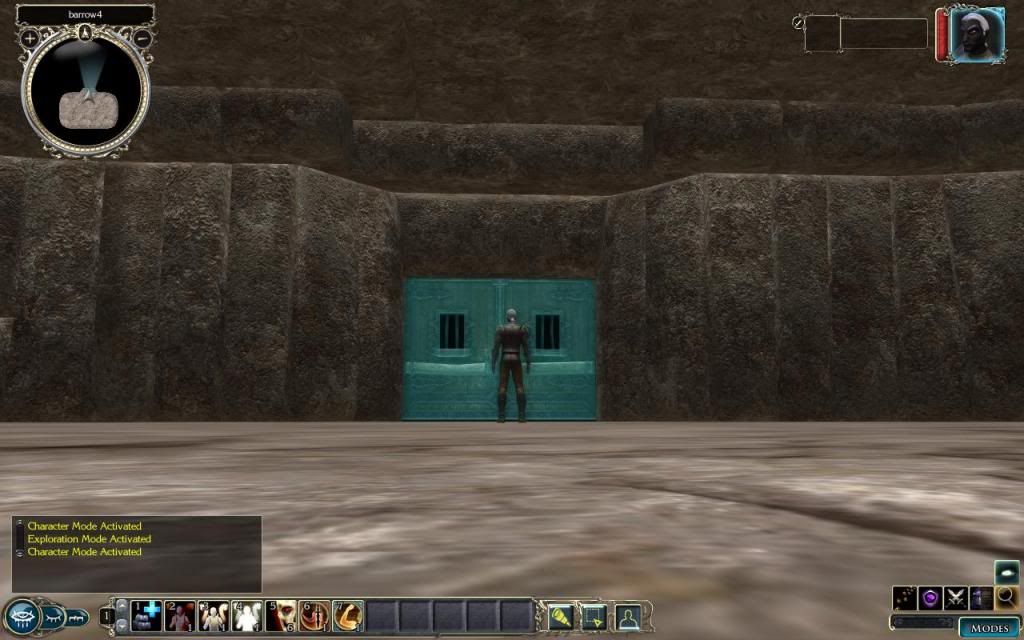Use the circular red icon in hotbar slot 6
1024x640 pixels.
(314, 615)
